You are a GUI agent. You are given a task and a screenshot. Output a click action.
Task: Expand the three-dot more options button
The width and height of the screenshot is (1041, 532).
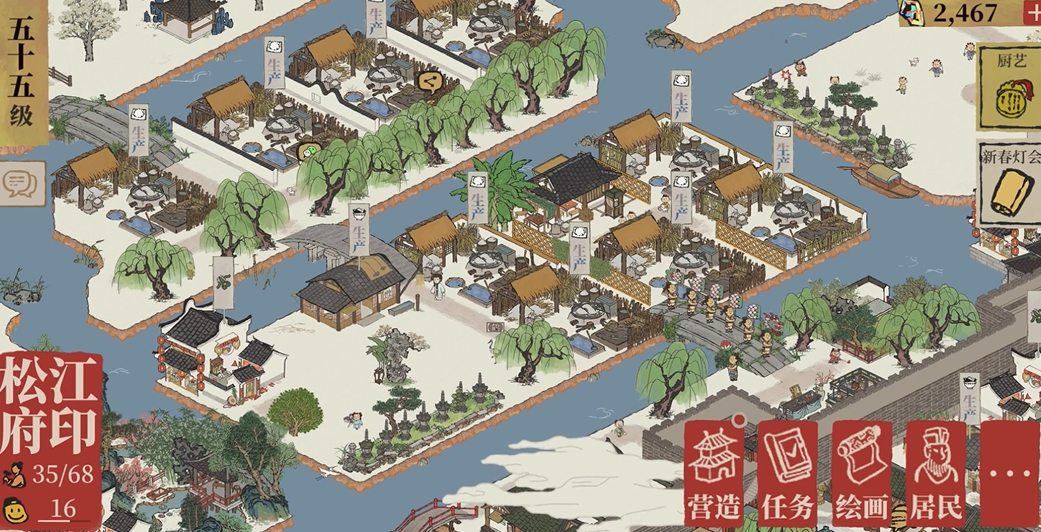(1011, 472)
